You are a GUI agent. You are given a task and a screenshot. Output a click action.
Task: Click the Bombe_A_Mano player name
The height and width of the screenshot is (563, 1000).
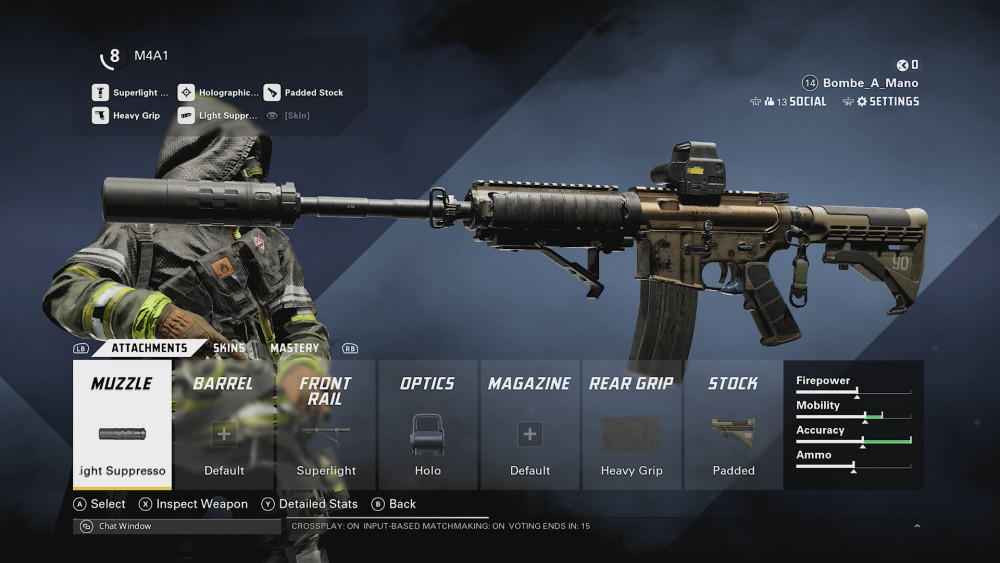pyautogui.click(x=870, y=83)
